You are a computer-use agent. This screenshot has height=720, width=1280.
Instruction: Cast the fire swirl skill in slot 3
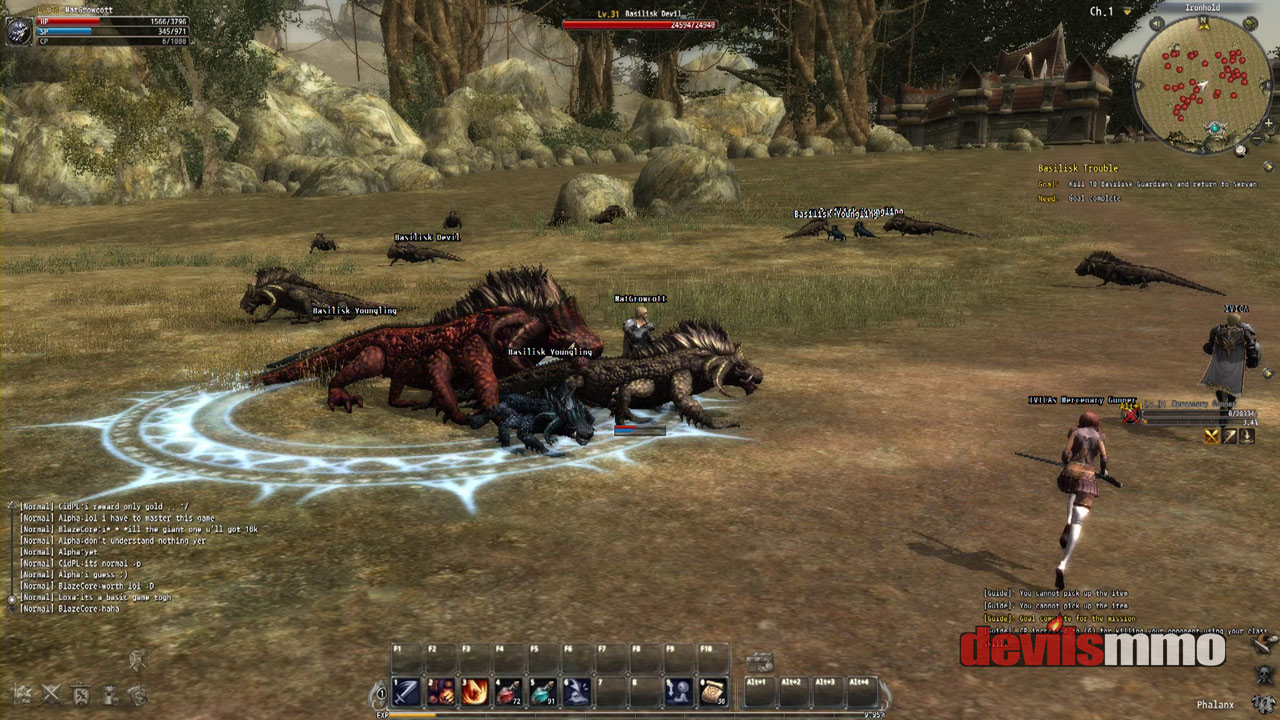click(474, 691)
